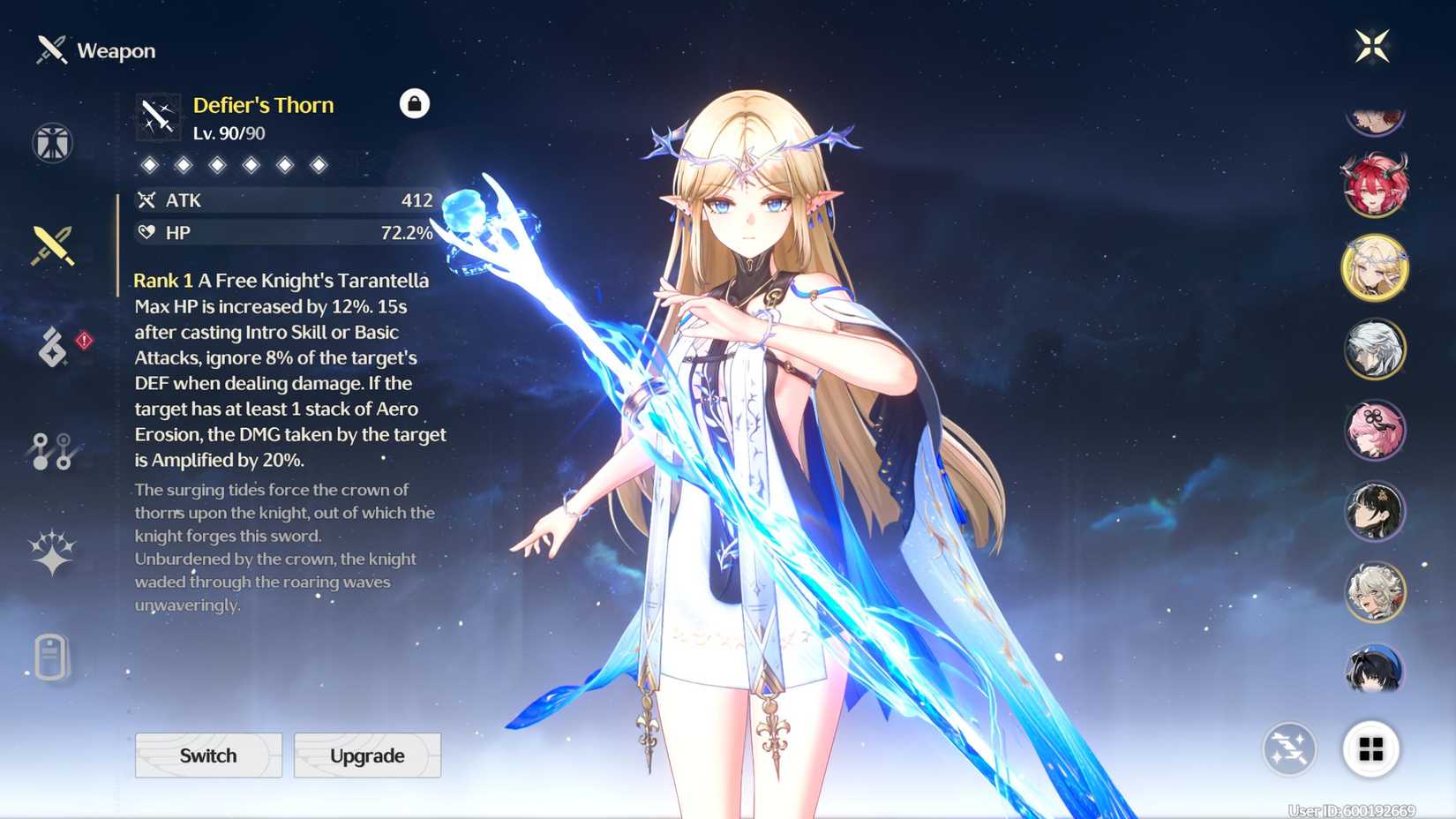1456x819 pixels.
Task: Select the Weapon tab icon in the sidebar
Action: point(53,245)
